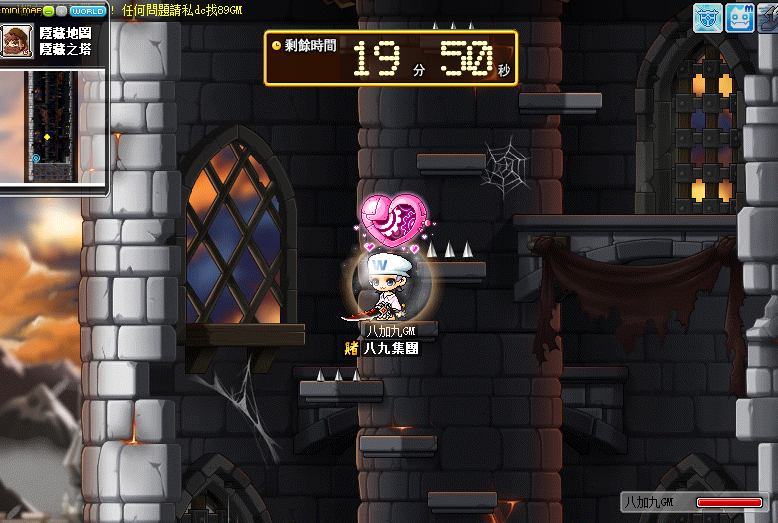Select the blue shield buff icon

(x=709, y=18)
